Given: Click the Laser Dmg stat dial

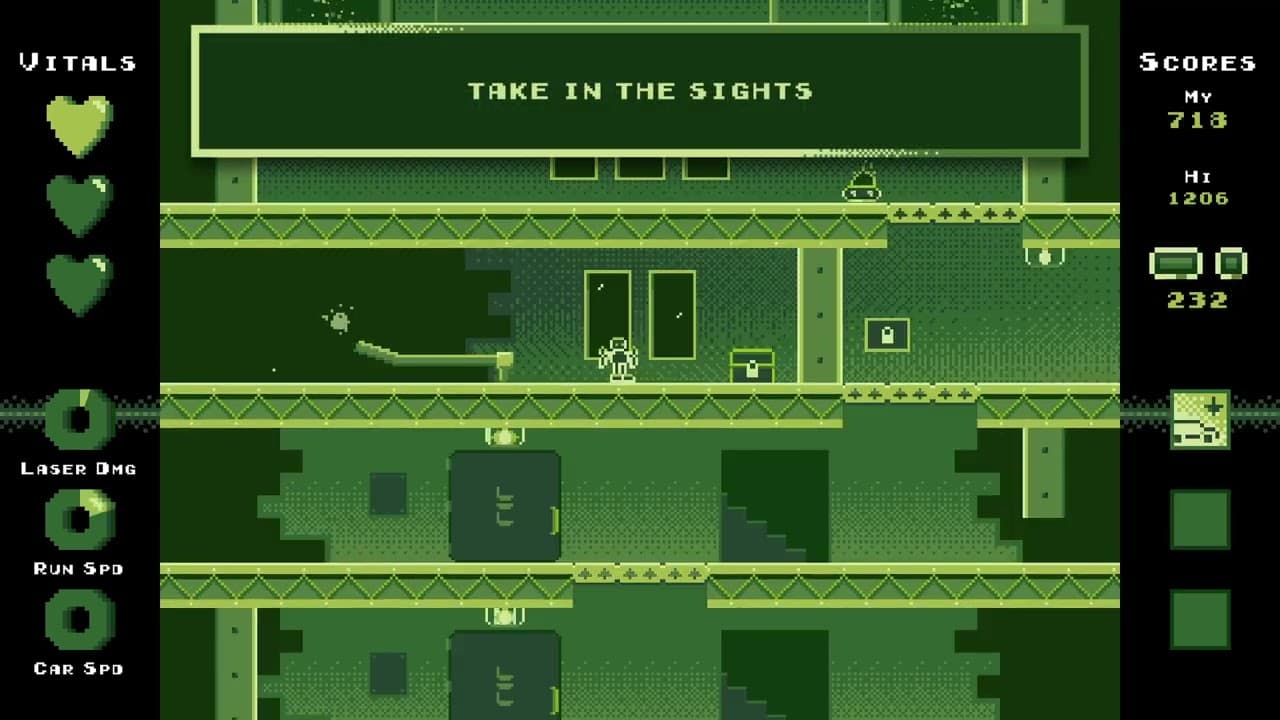Looking at the screenshot, I should pos(79,420).
